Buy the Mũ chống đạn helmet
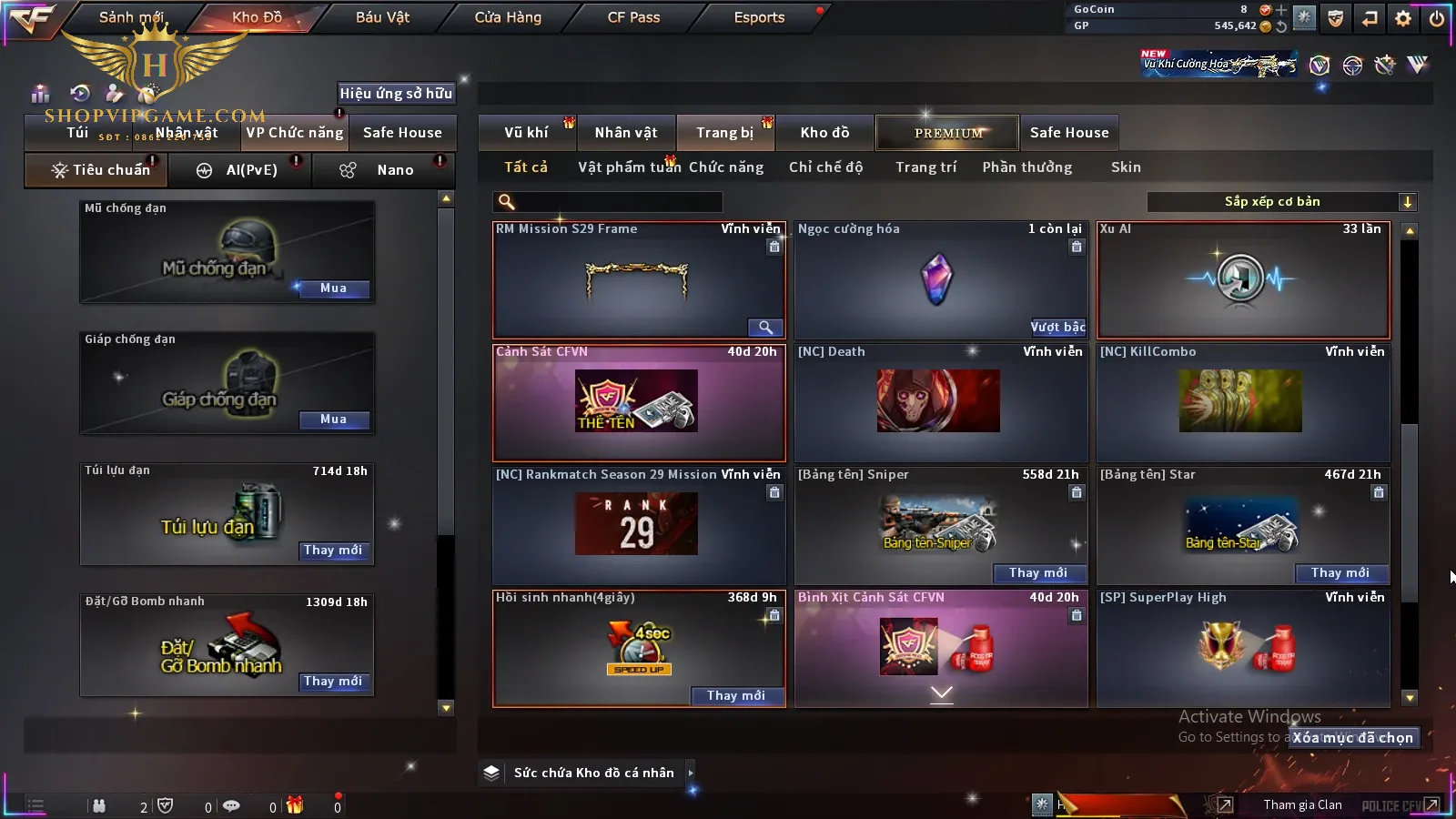 [x=333, y=288]
